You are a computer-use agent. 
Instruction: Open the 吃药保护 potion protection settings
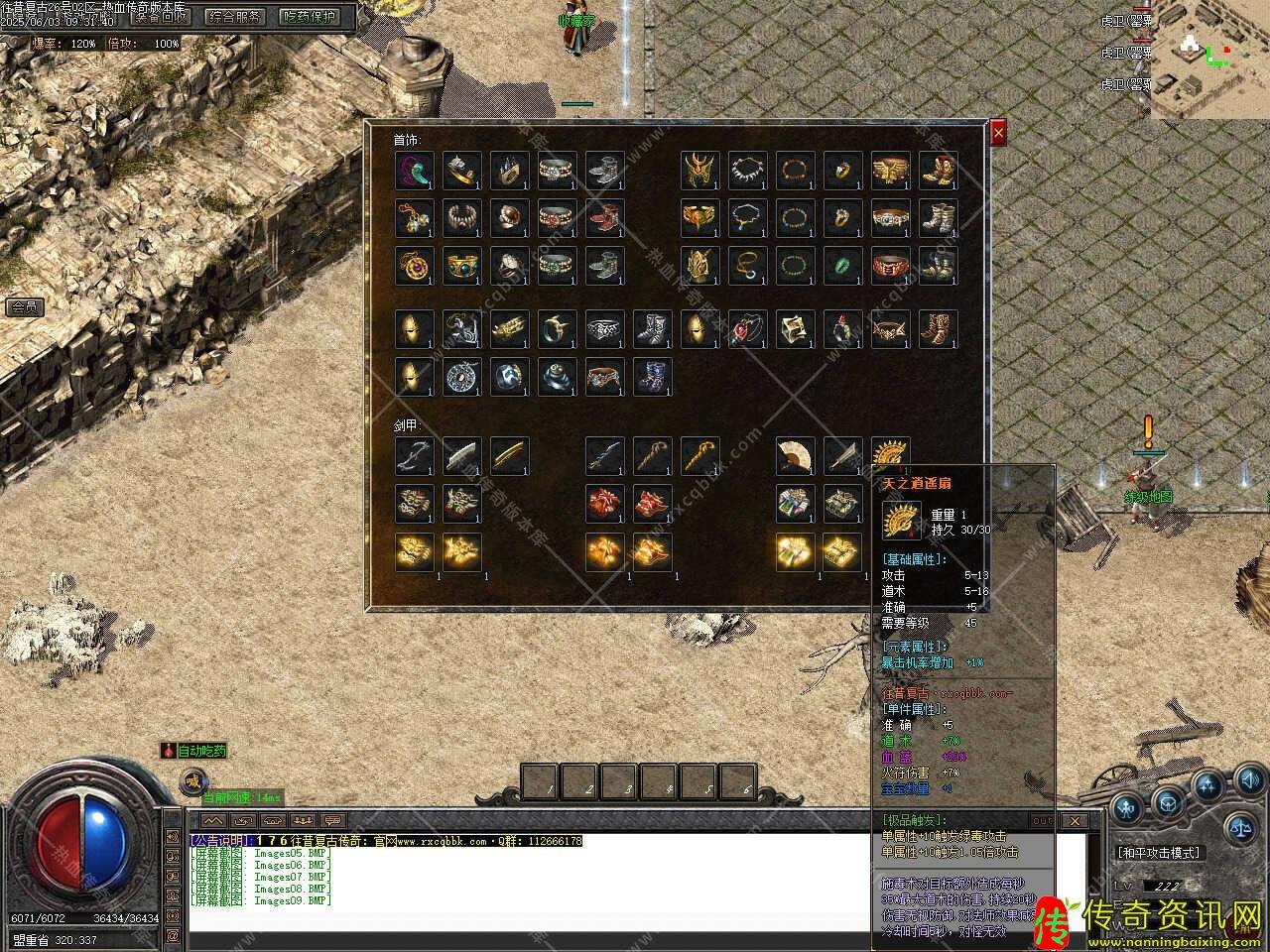310,16
